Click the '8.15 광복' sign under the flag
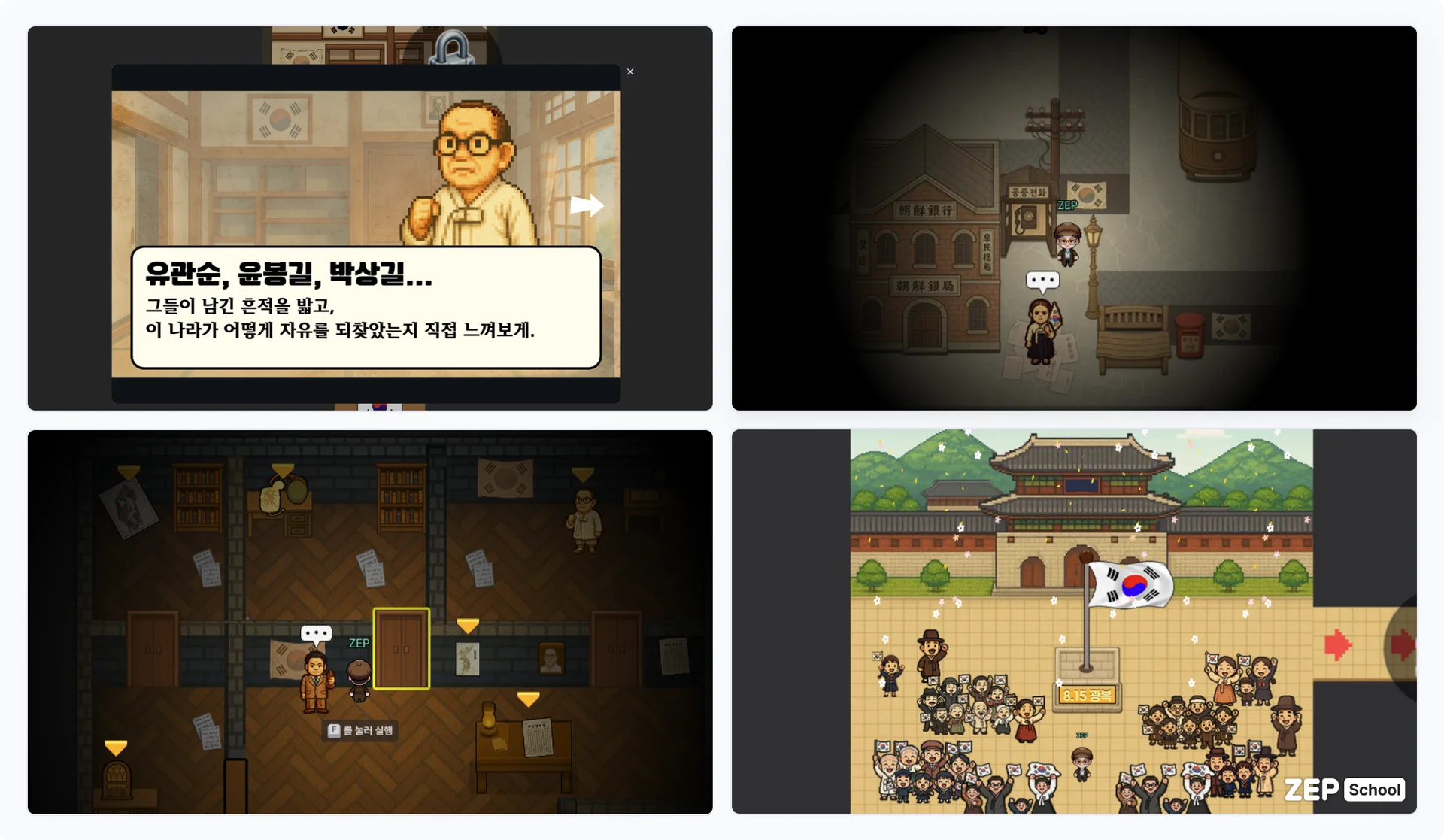The width and height of the screenshot is (1444, 840). pos(1086,695)
